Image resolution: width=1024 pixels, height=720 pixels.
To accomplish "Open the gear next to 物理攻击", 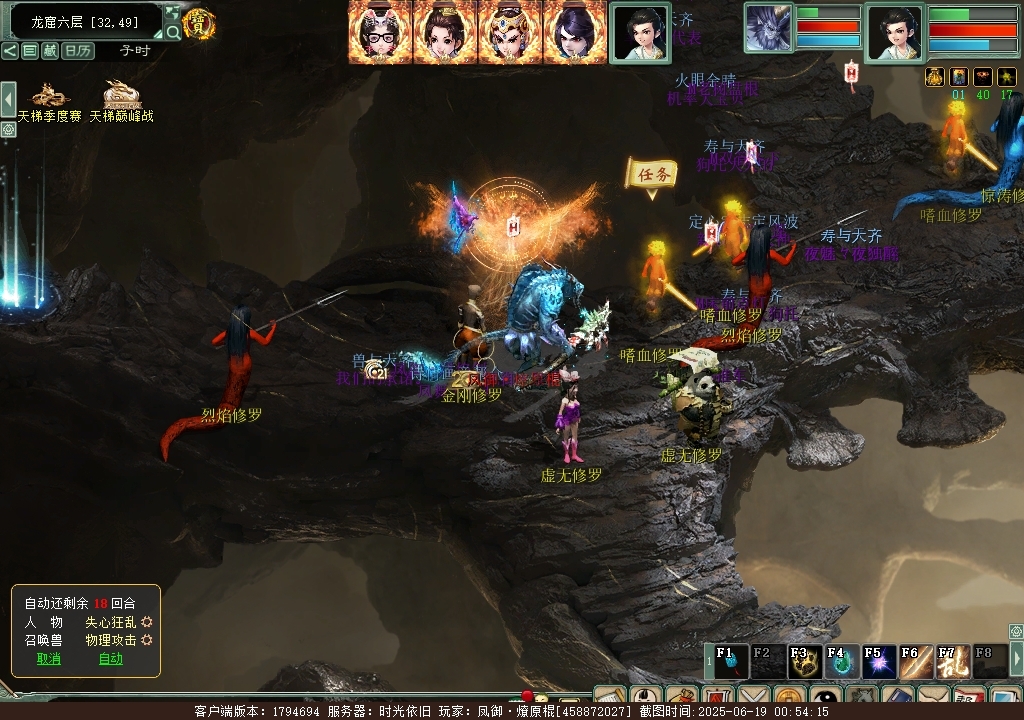I will (x=147, y=640).
